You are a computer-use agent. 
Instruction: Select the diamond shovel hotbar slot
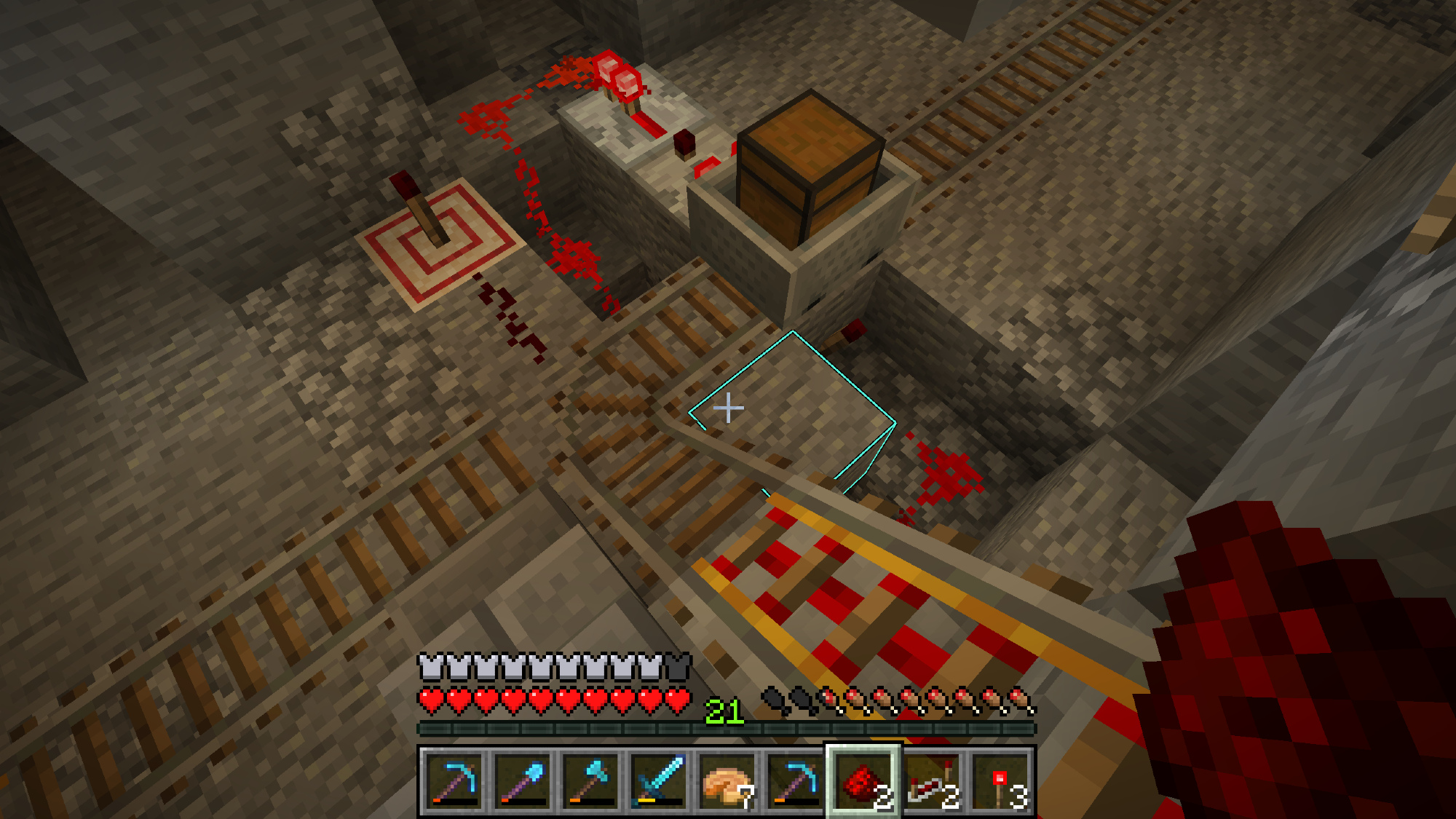[x=522, y=782]
